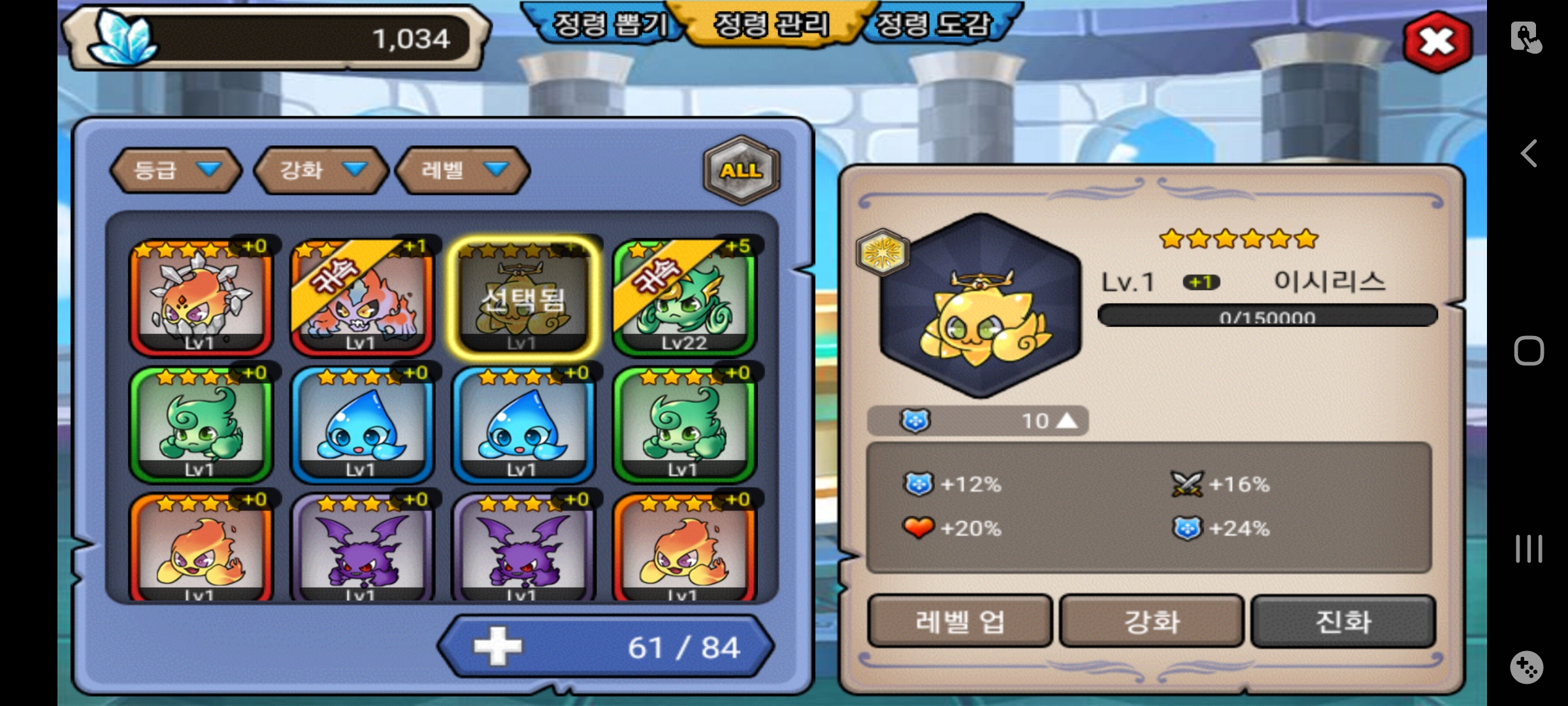
Task: Expand spirit slots with the plus button
Action: (x=498, y=647)
